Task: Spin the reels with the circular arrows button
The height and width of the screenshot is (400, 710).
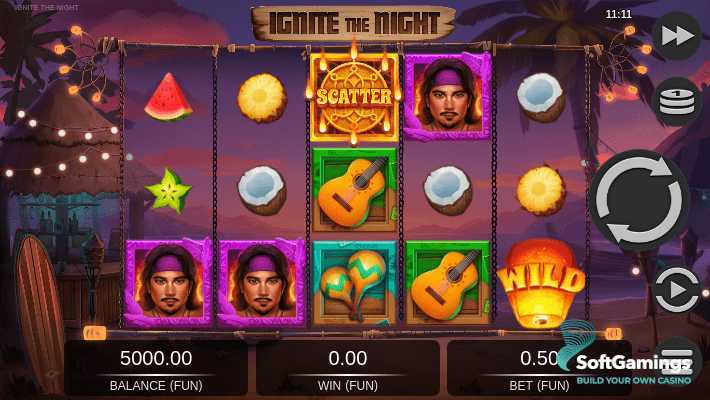Action: [638, 200]
